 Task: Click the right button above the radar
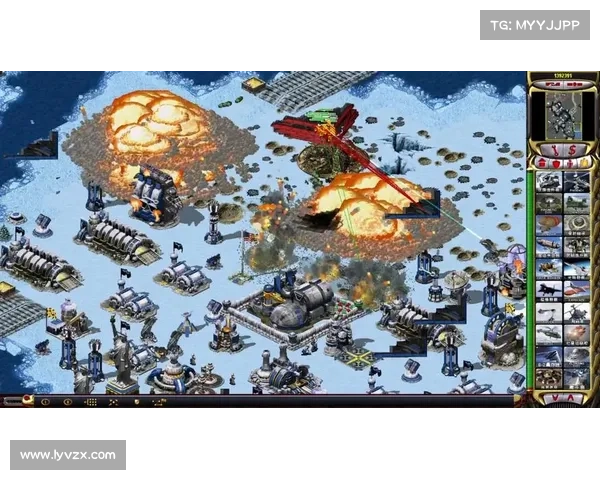pos(577,85)
